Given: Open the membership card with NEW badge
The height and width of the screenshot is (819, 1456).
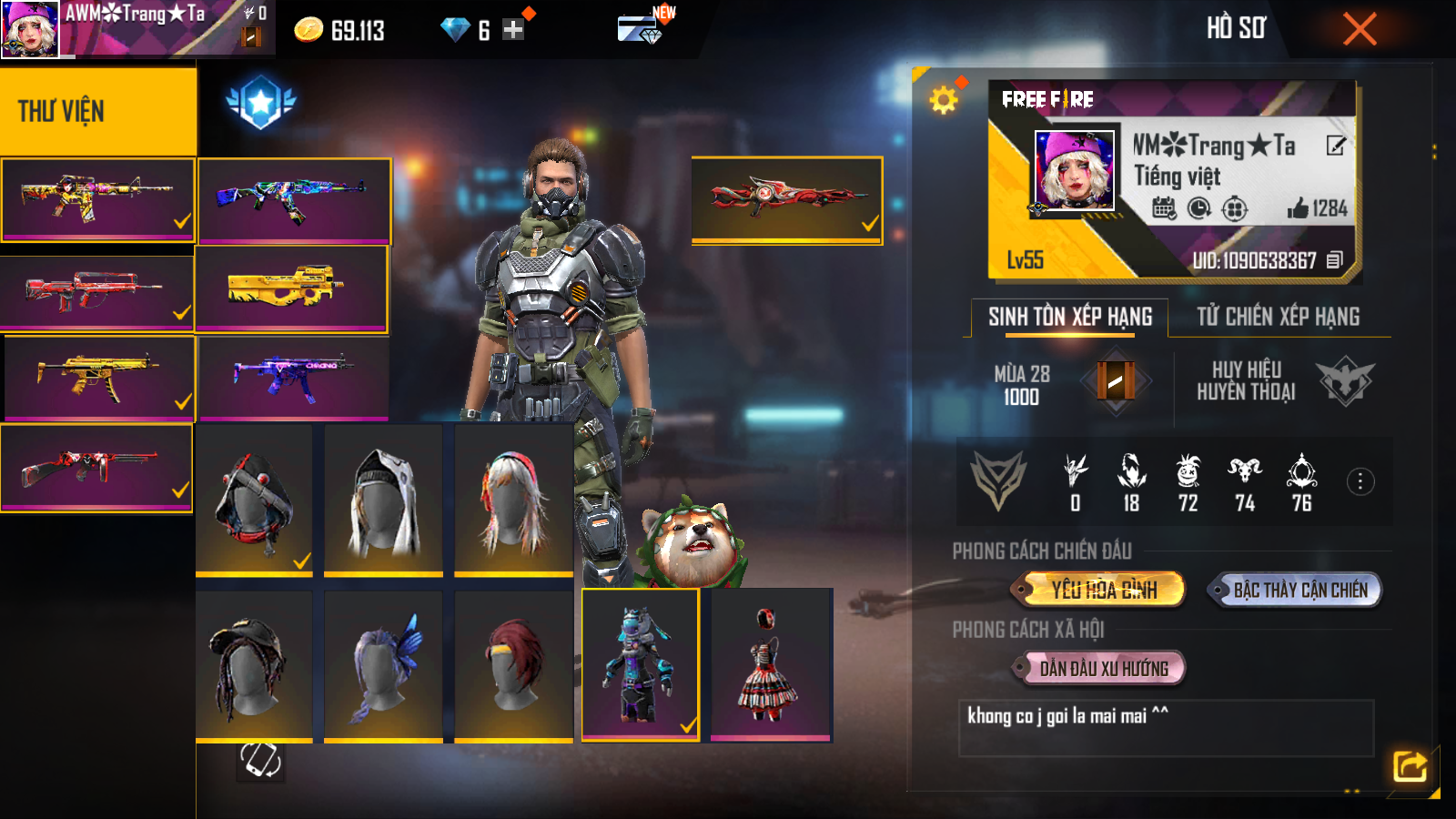Looking at the screenshot, I should (640, 29).
